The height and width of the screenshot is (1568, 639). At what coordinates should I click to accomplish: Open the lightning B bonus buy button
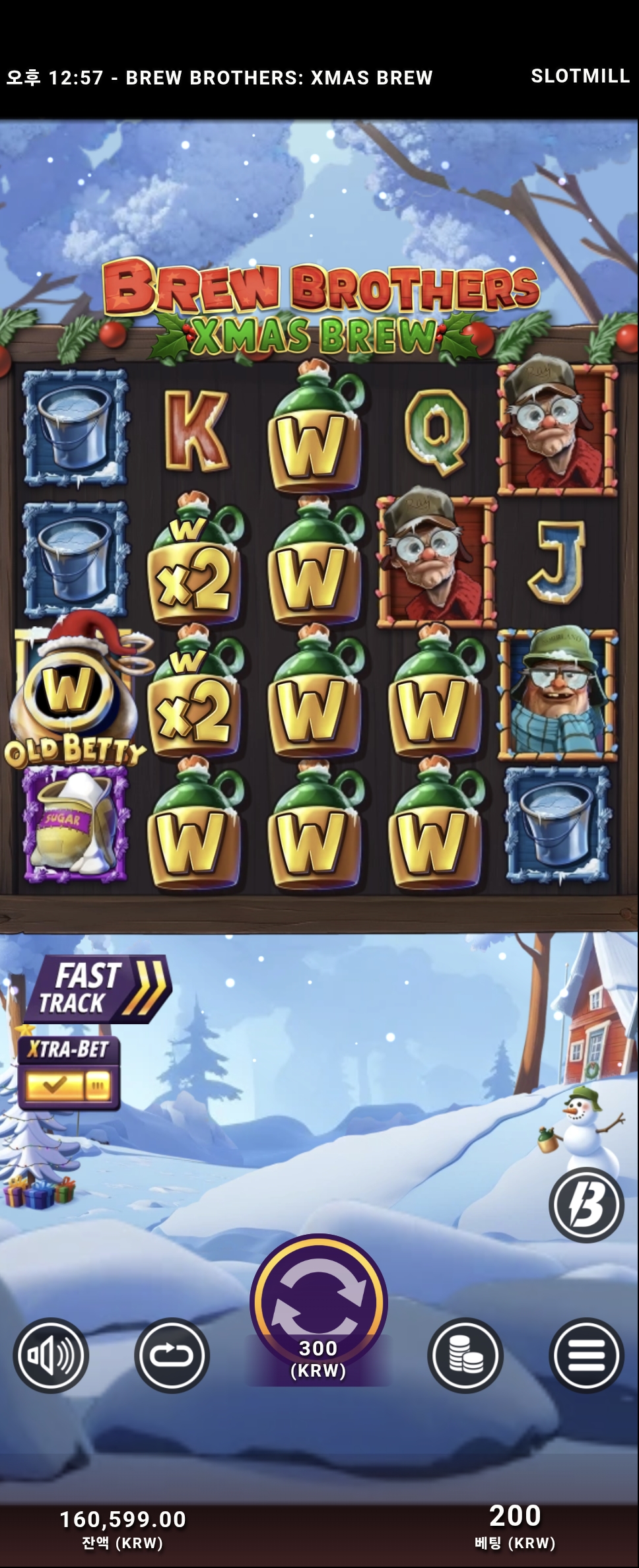[x=586, y=1204]
